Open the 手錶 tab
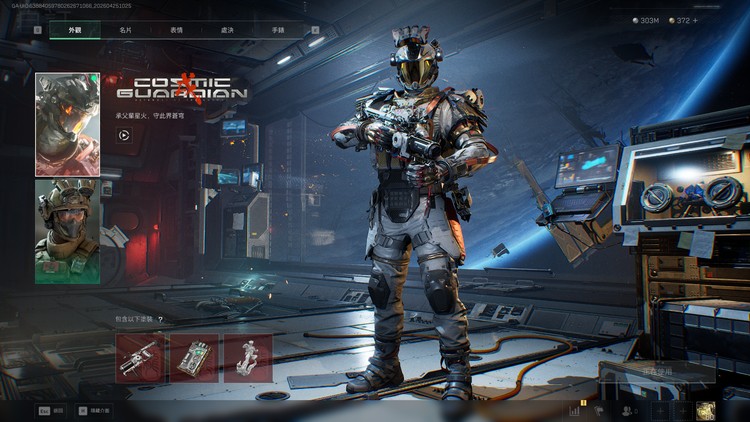 coord(277,30)
